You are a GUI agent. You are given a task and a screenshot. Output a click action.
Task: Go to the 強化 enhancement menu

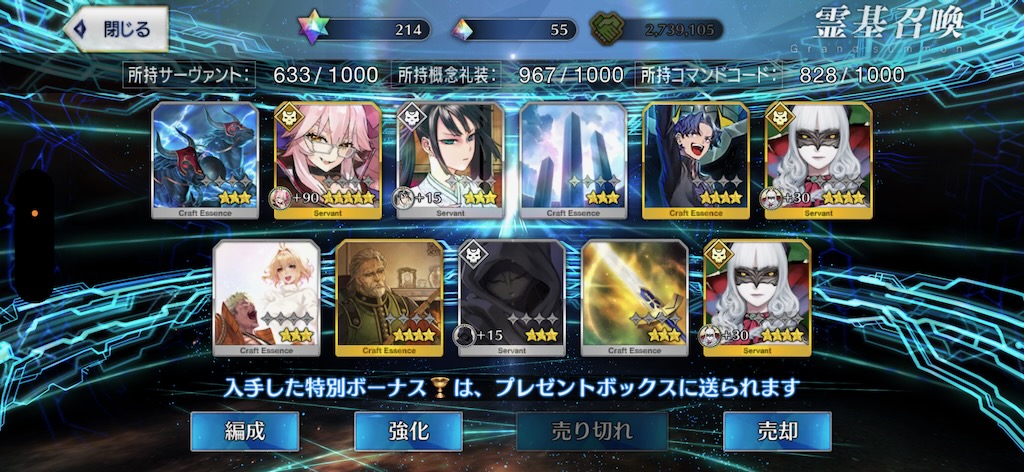pyautogui.click(x=408, y=431)
